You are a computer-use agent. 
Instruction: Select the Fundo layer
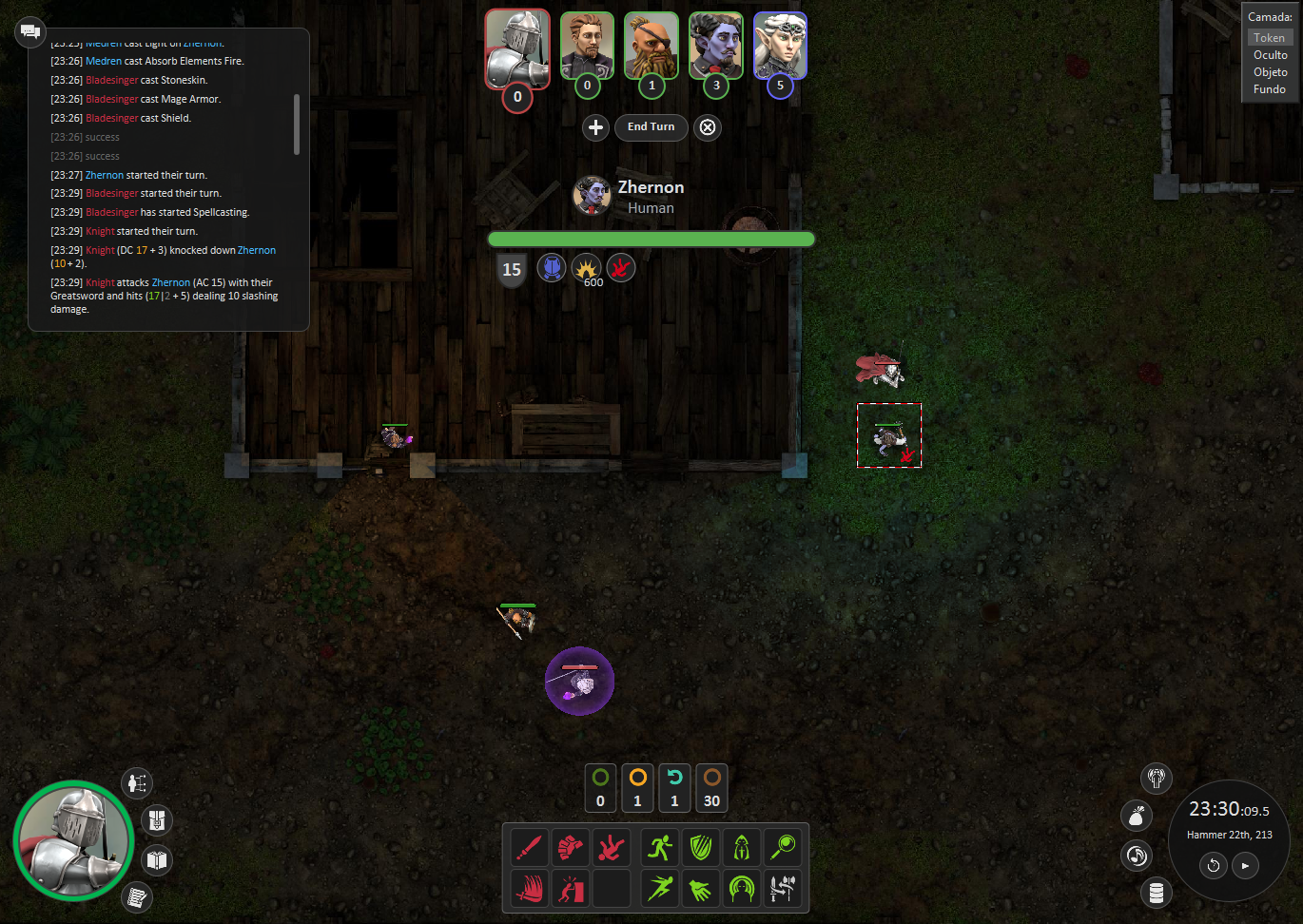click(1270, 89)
